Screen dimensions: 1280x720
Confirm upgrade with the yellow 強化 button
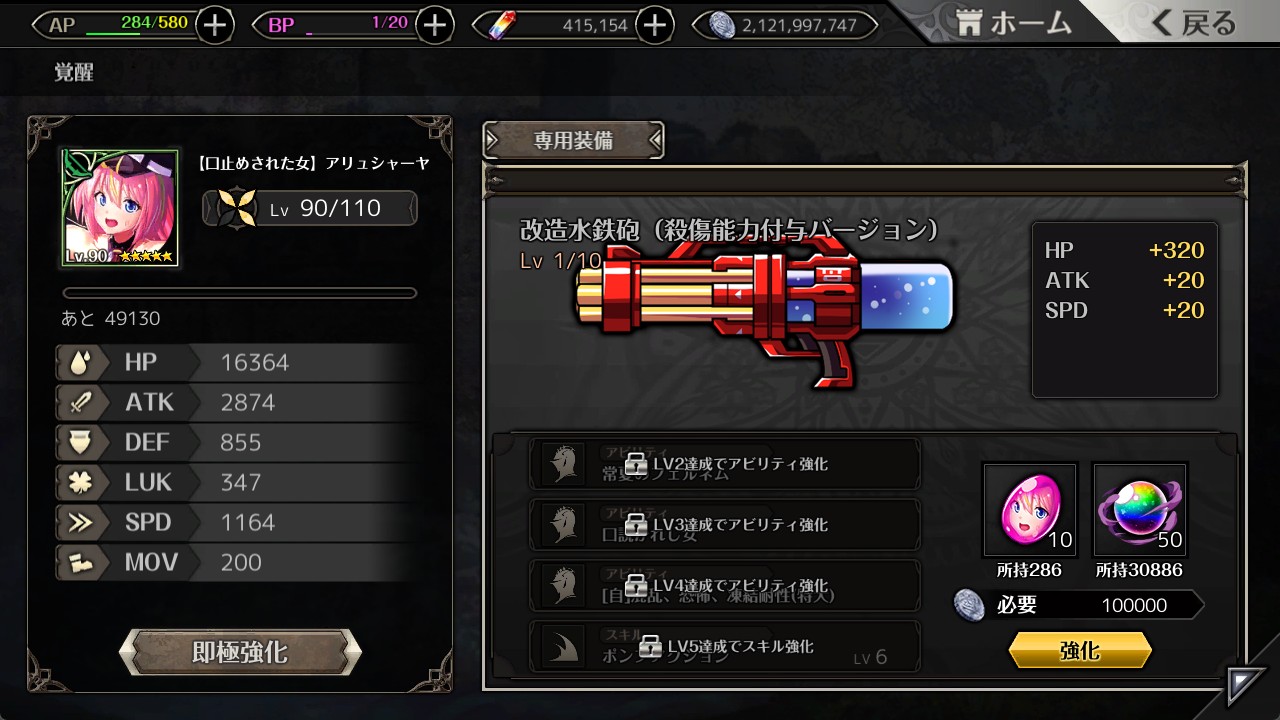[x=1080, y=651]
